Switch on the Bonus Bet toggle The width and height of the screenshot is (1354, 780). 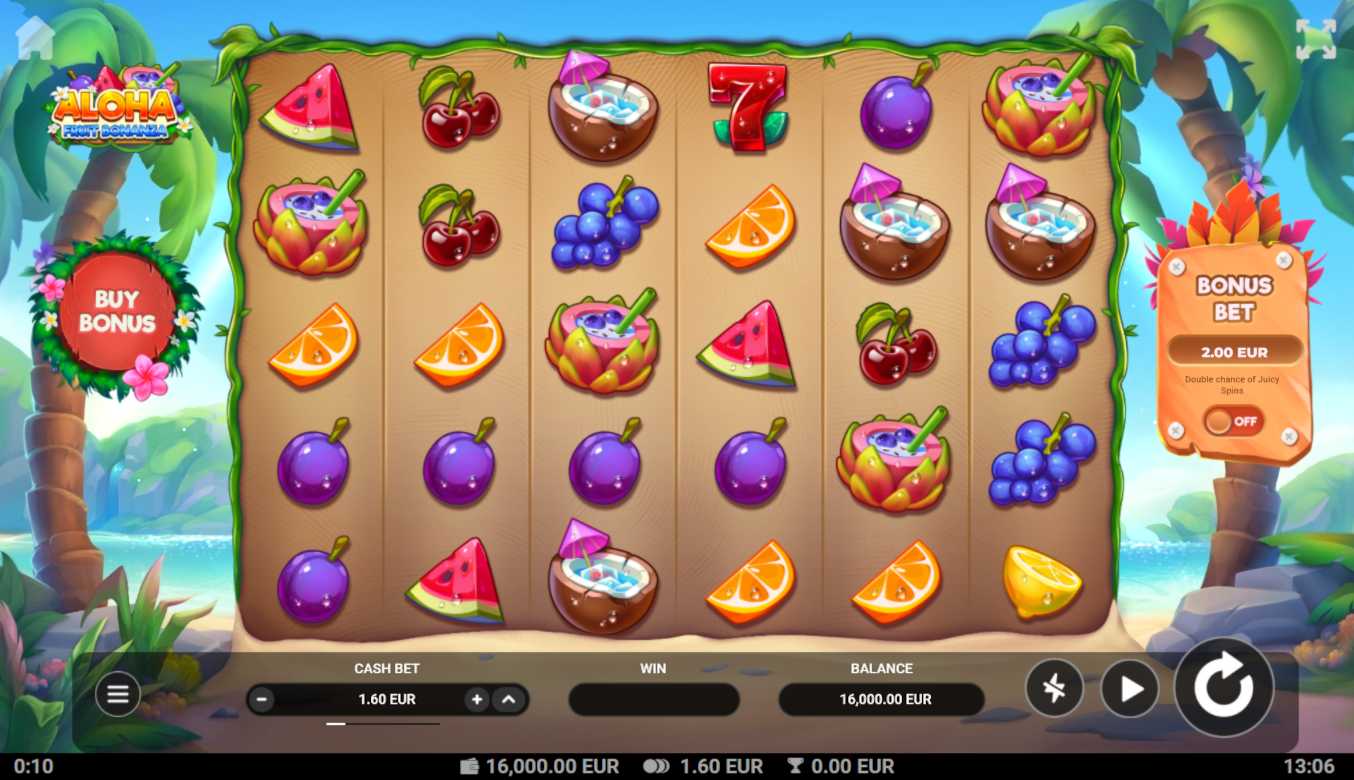click(x=1232, y=421)
